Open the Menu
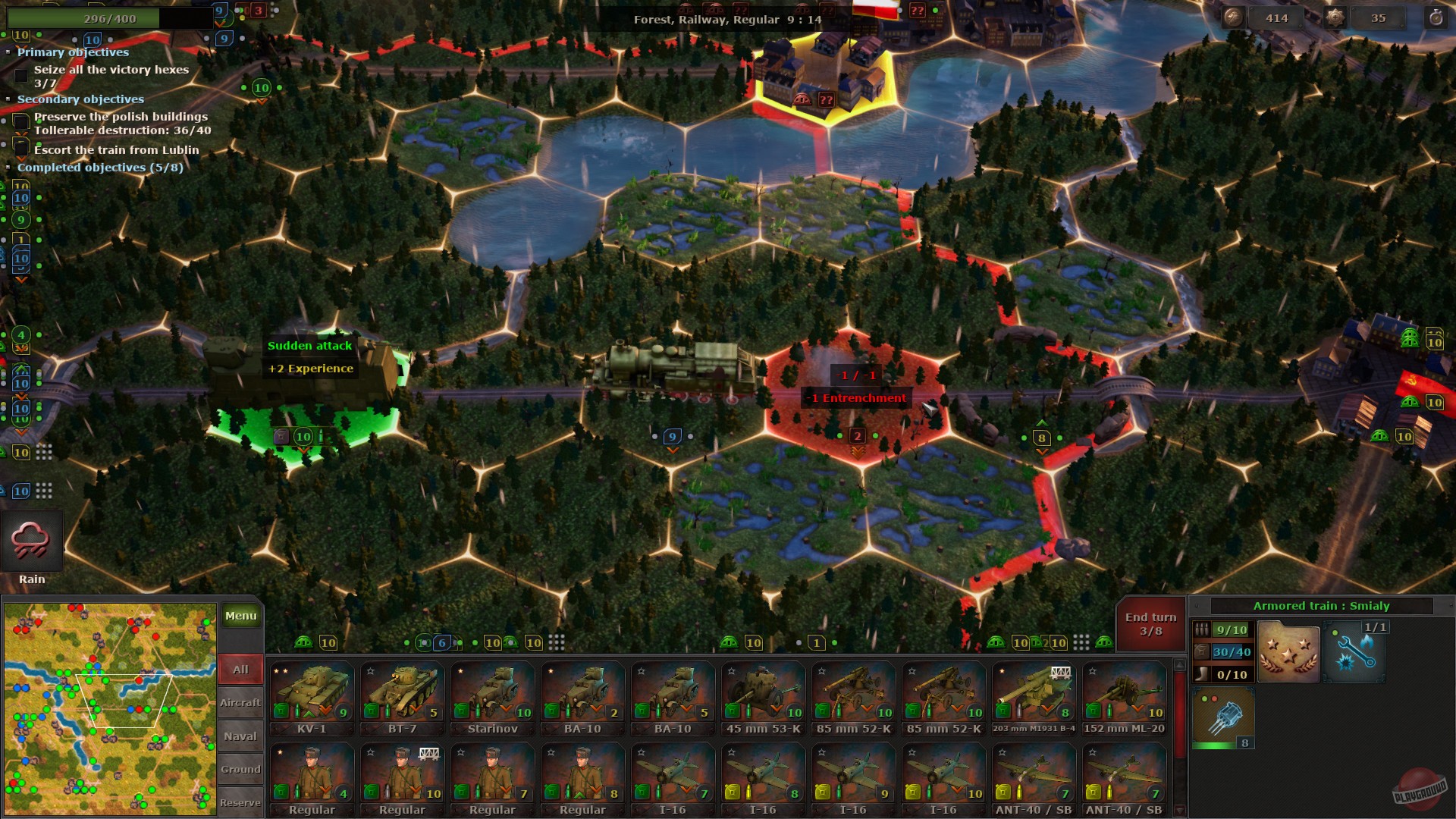The image size is (1456, 819). point(240,616)
